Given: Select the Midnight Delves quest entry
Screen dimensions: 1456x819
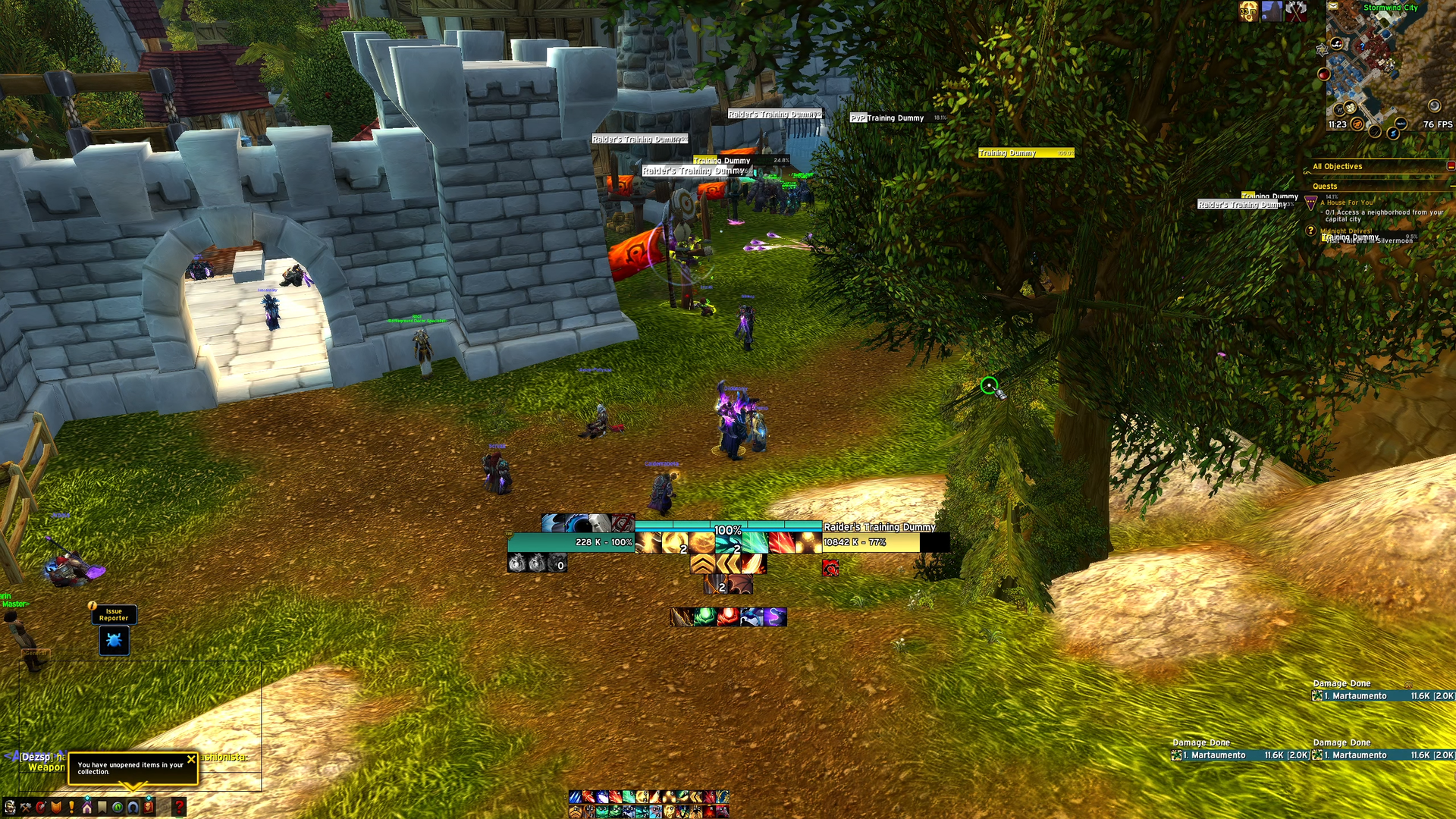Looking at the screenshot, I should click(x=1345, y=231).
